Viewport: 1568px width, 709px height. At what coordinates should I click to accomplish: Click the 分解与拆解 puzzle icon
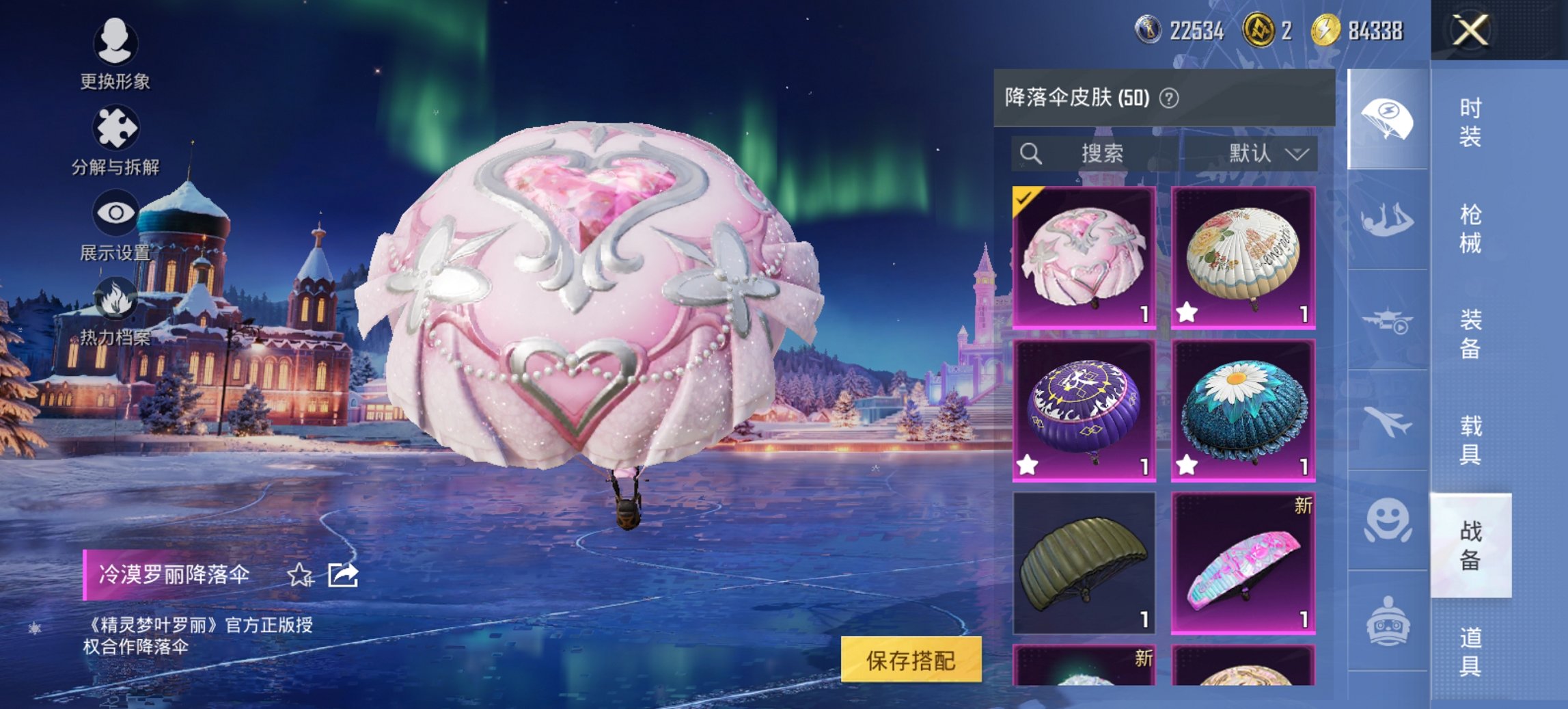[x=116, y=126]
